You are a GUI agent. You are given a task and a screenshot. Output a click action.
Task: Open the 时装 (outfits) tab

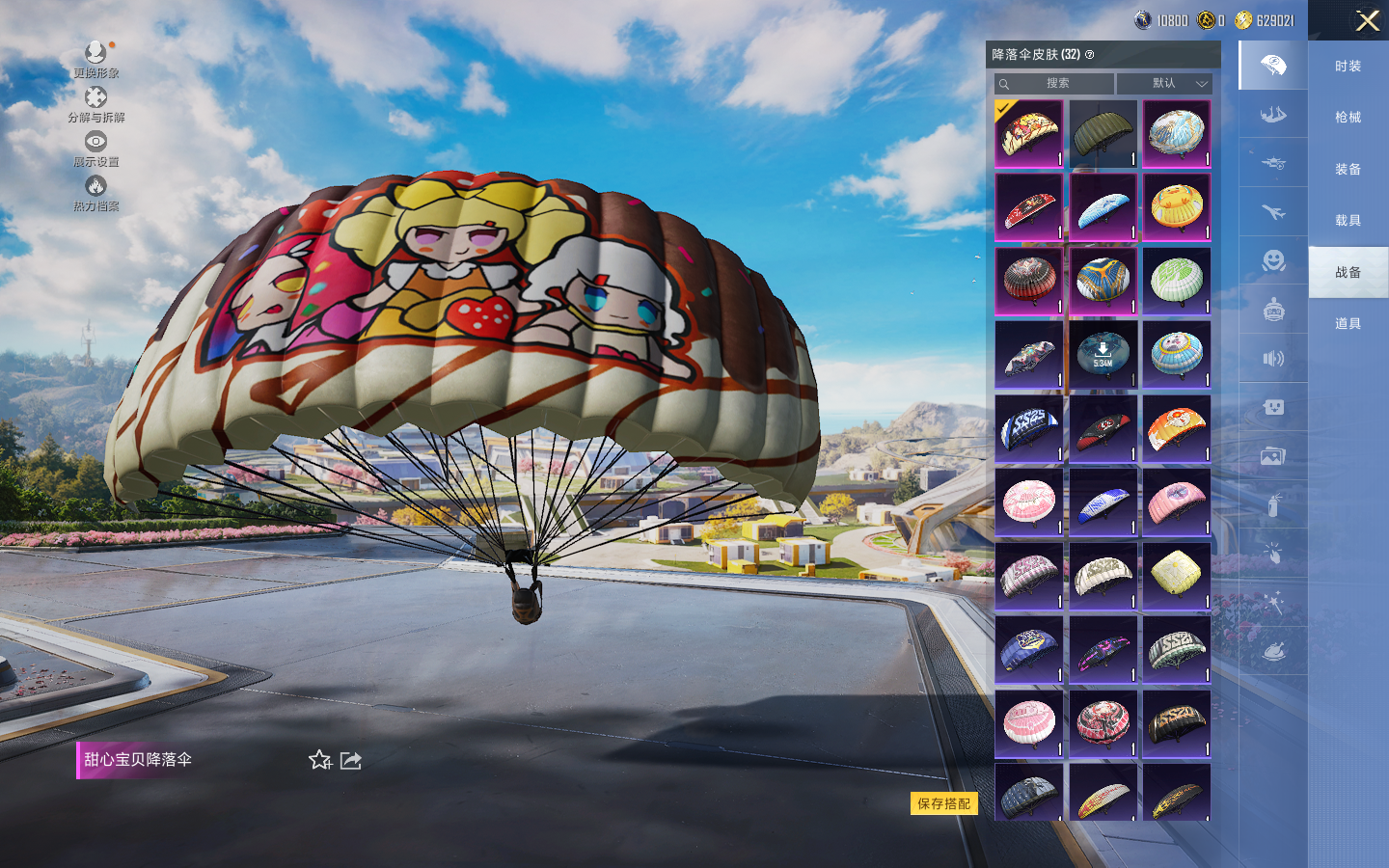point(1348,67)
